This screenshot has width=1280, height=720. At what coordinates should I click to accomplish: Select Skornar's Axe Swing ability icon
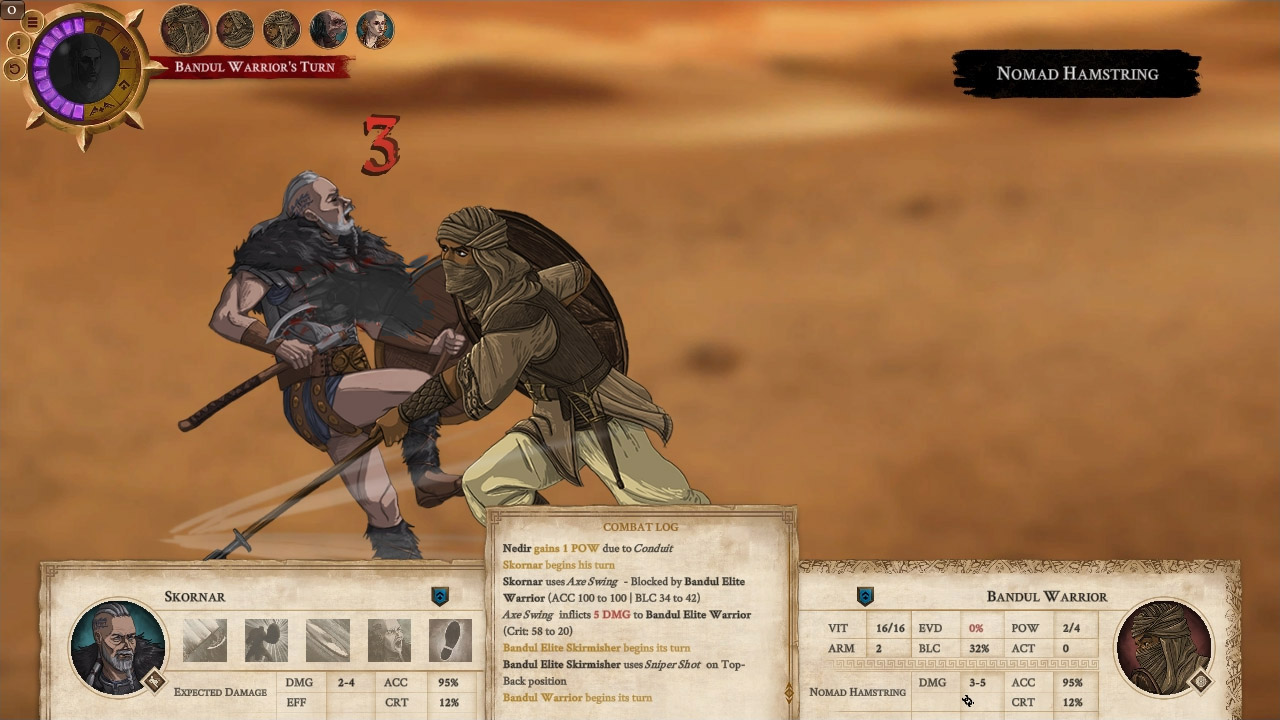(x=204, y=640)
